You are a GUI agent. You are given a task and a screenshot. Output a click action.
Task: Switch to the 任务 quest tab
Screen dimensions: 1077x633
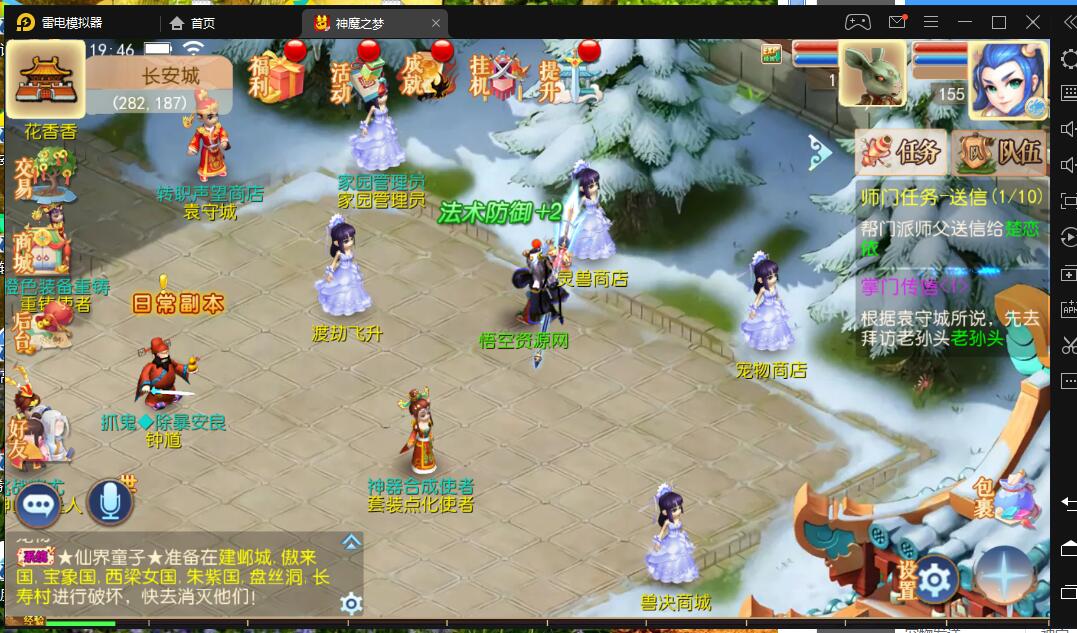pyautogui.click(x=901, y=153)
